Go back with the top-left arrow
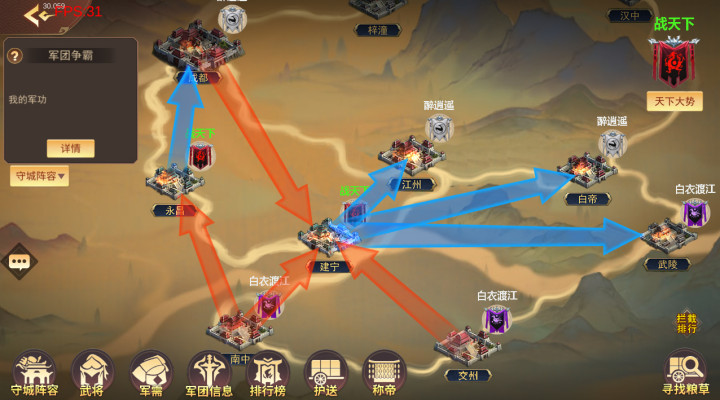720x400 pixels. (38, 14)
